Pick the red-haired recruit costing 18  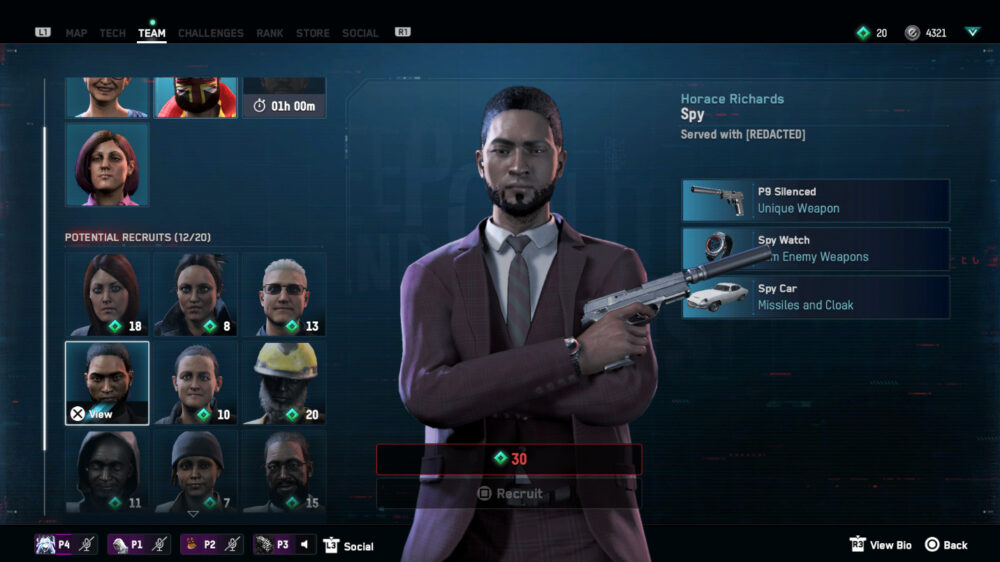(107, 294)
